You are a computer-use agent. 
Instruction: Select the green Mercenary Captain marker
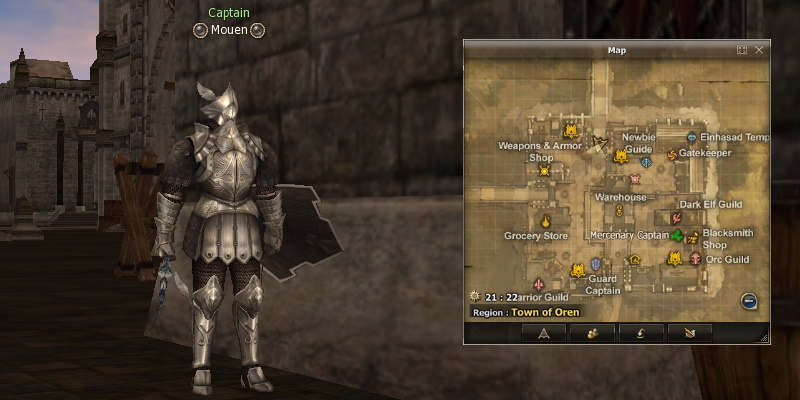[x=678, y=236]
